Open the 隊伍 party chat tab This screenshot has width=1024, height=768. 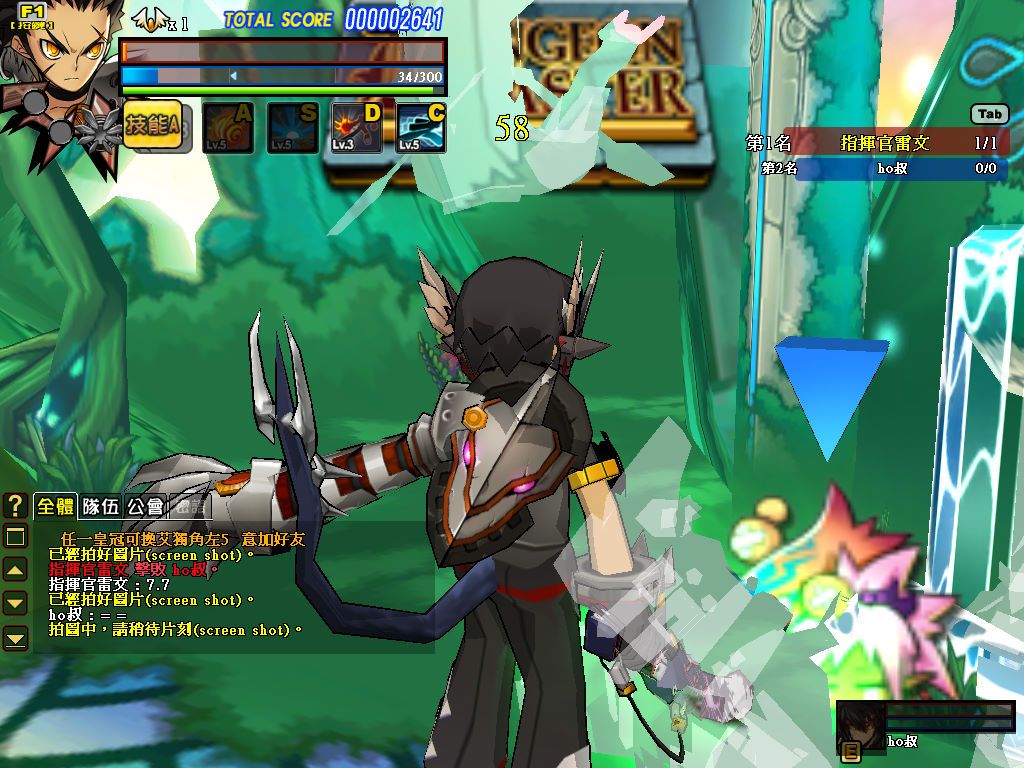click(101, 507)
